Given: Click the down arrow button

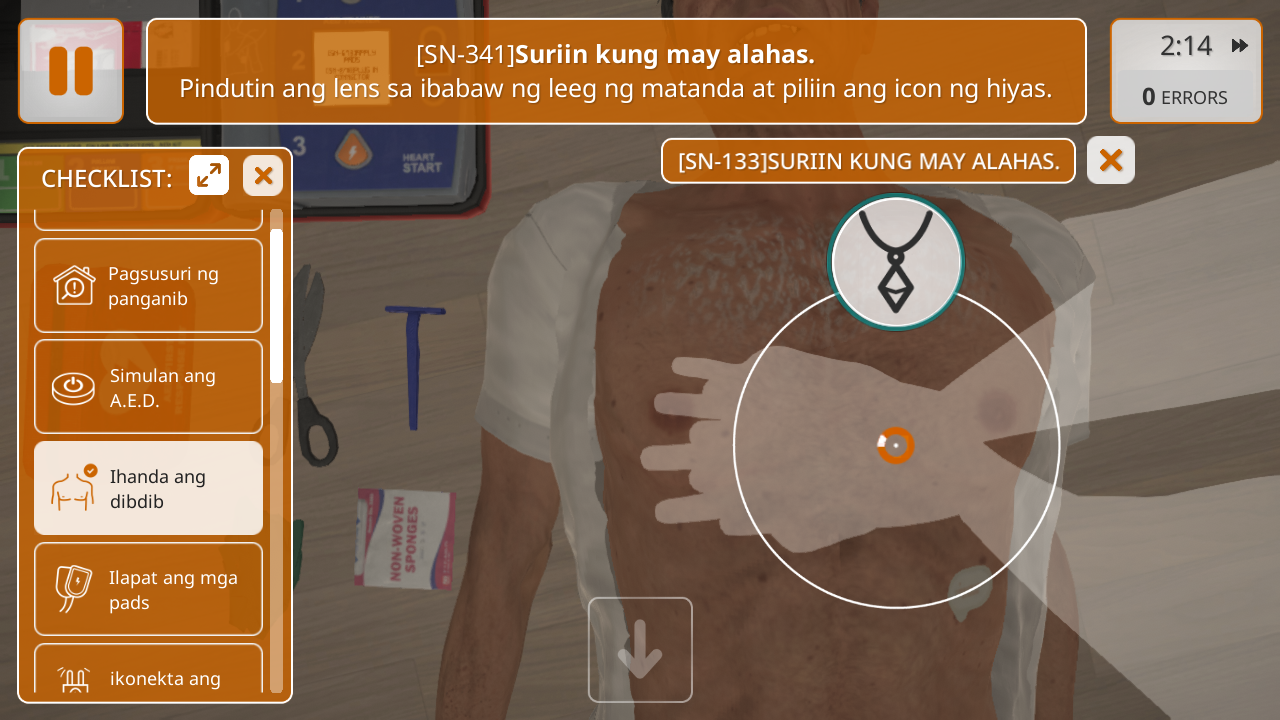Looking at the screenshot, I should (x=640, y=650).
